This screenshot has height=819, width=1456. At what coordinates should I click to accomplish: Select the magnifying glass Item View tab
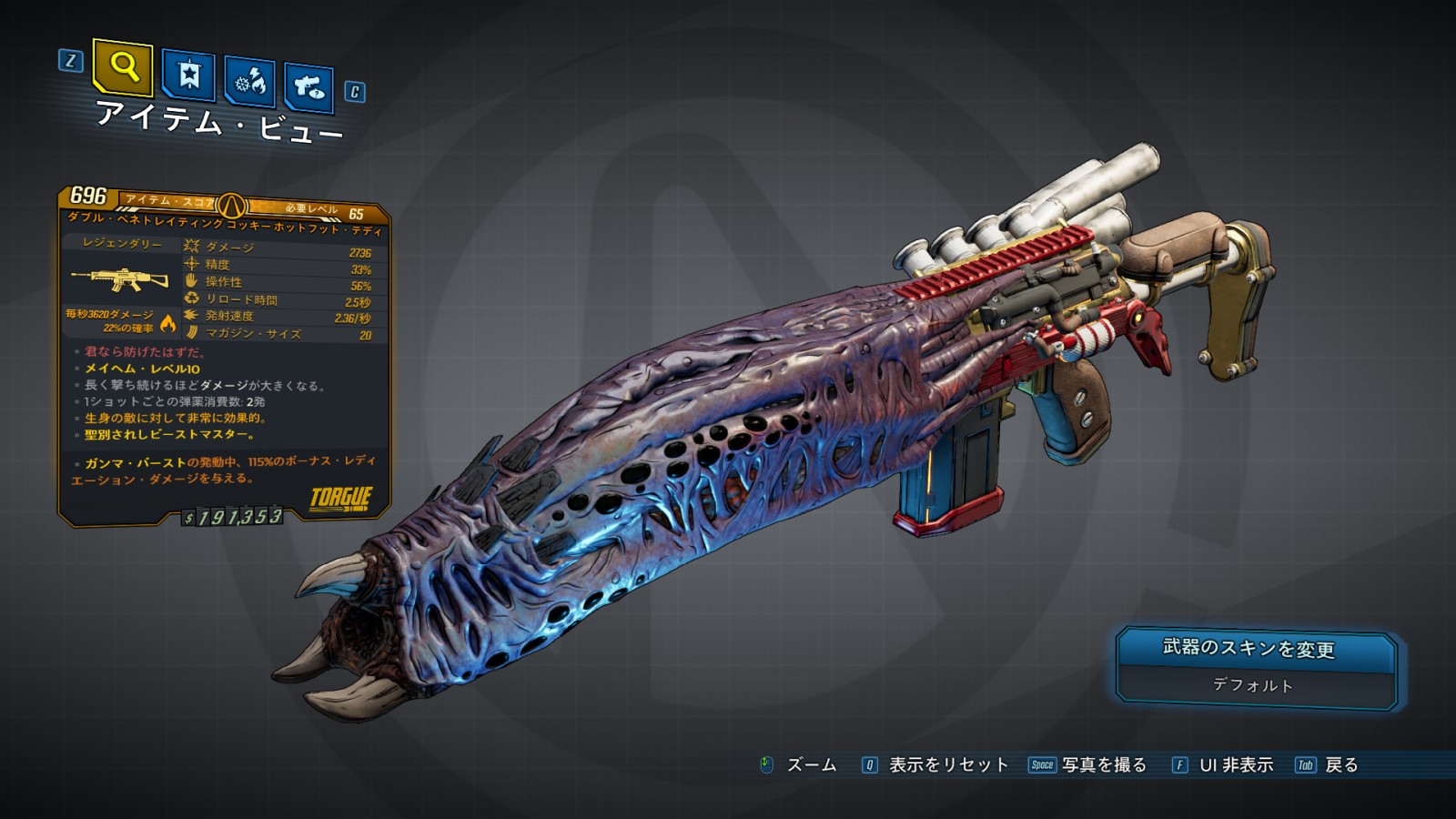[x=123, y=67]
